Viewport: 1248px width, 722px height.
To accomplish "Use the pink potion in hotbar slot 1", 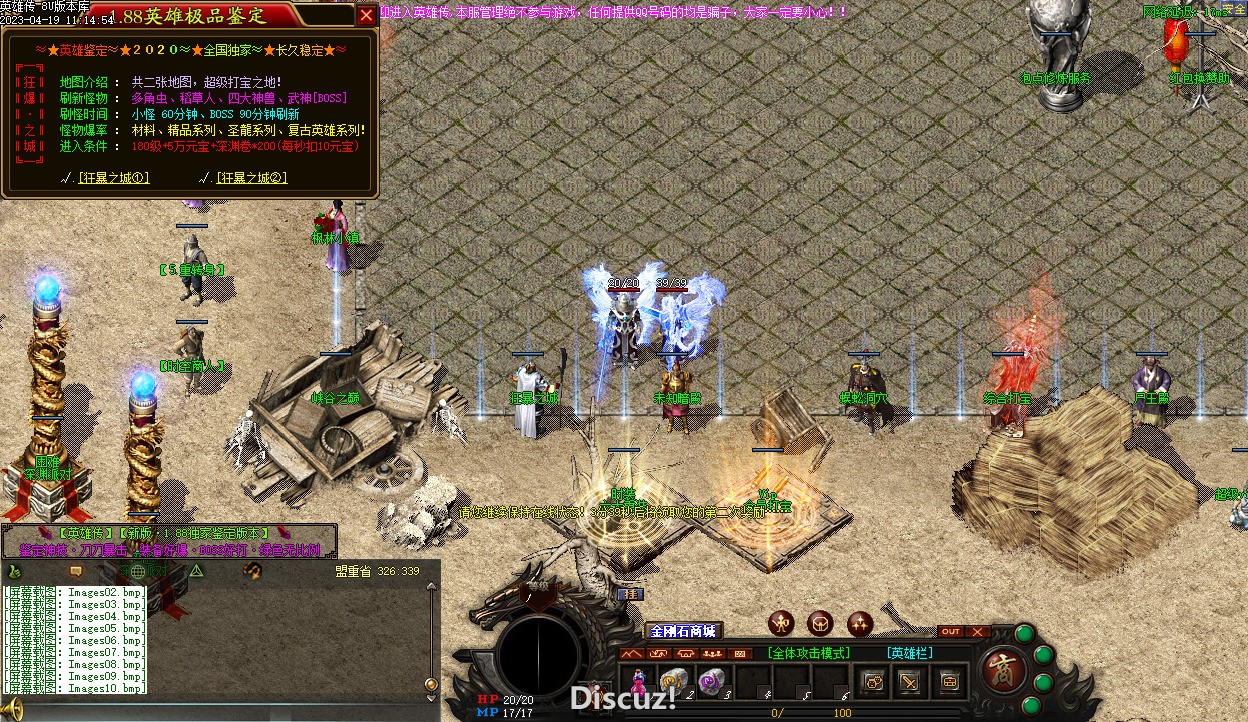I will click(x=639, y=682).
